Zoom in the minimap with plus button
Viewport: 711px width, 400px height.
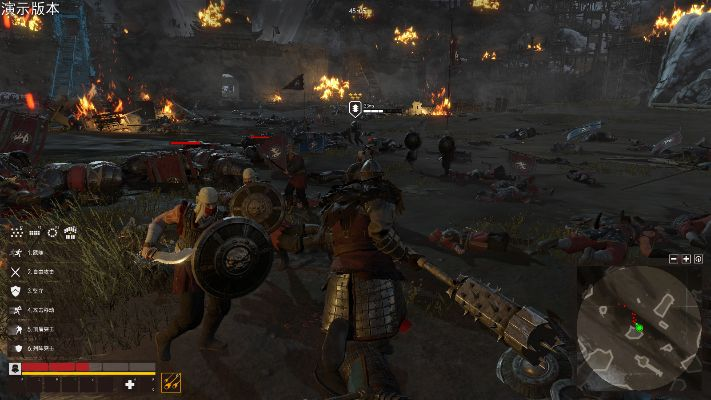(x=685, y=259)
